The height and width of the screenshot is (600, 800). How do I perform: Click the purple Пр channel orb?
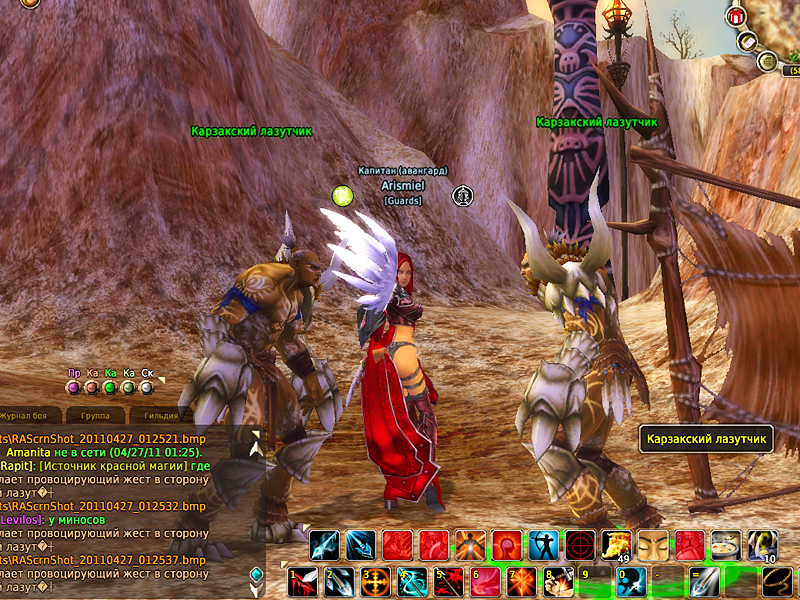point(73,387)
